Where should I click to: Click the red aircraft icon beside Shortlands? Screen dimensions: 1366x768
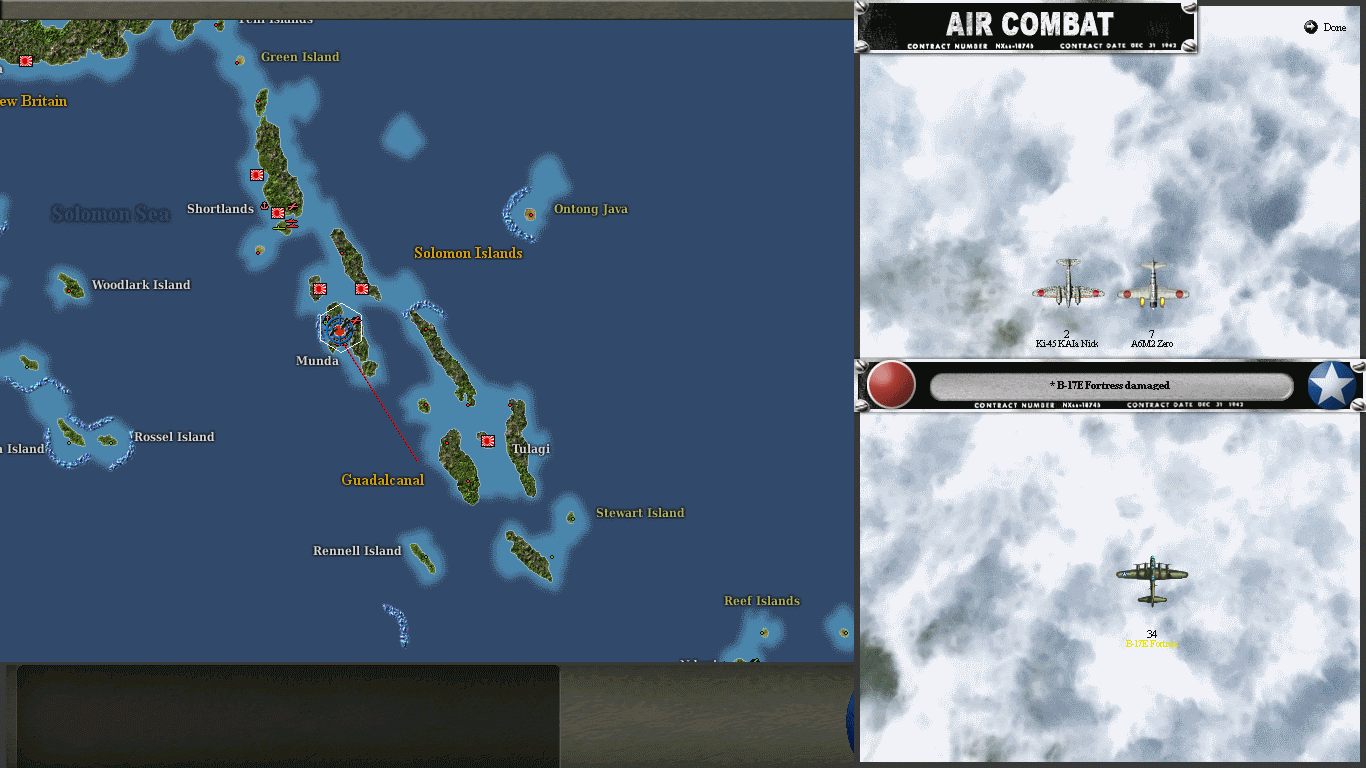293,207
